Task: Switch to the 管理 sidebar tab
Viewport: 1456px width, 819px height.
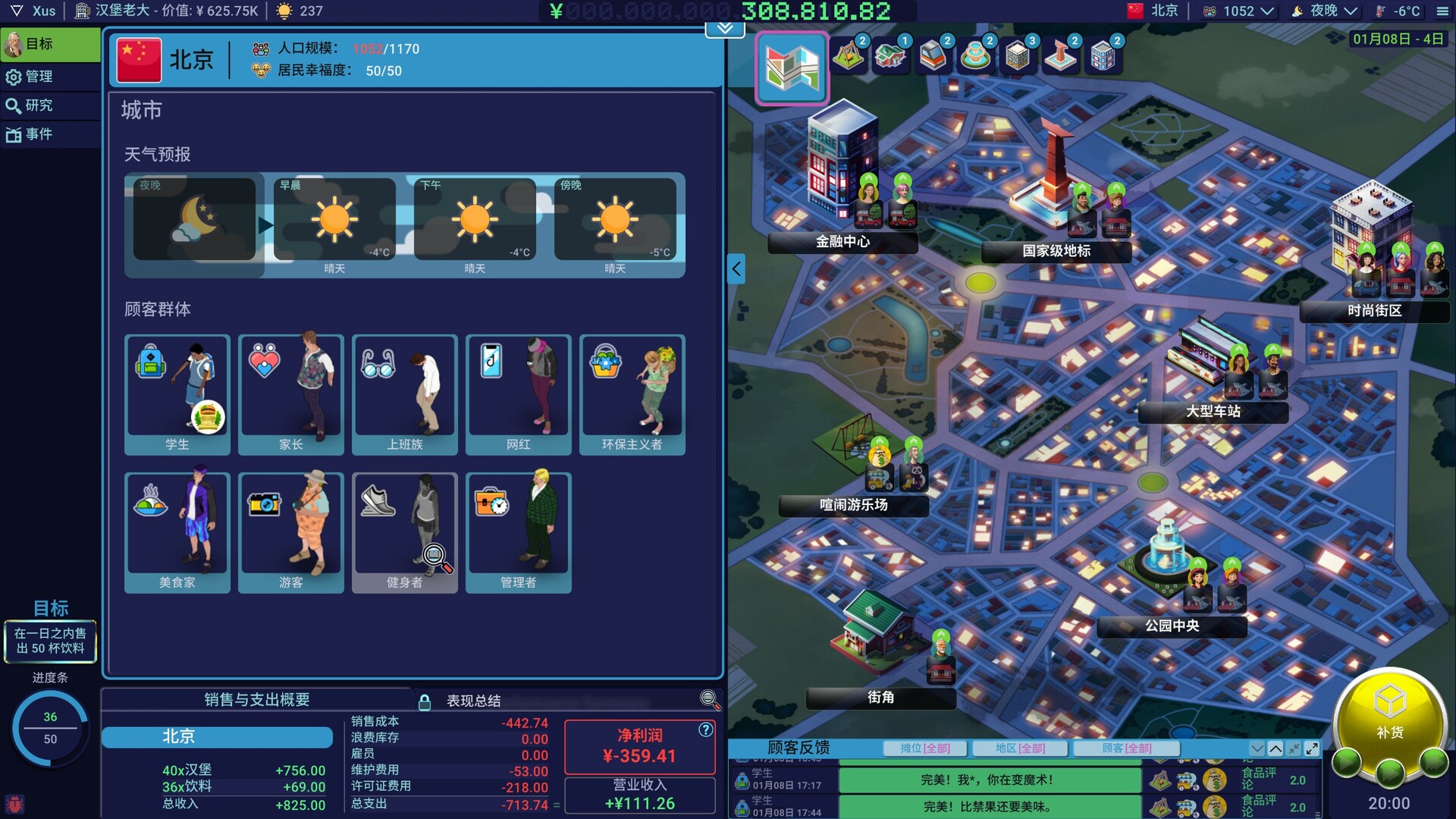Action: [49, 77]
